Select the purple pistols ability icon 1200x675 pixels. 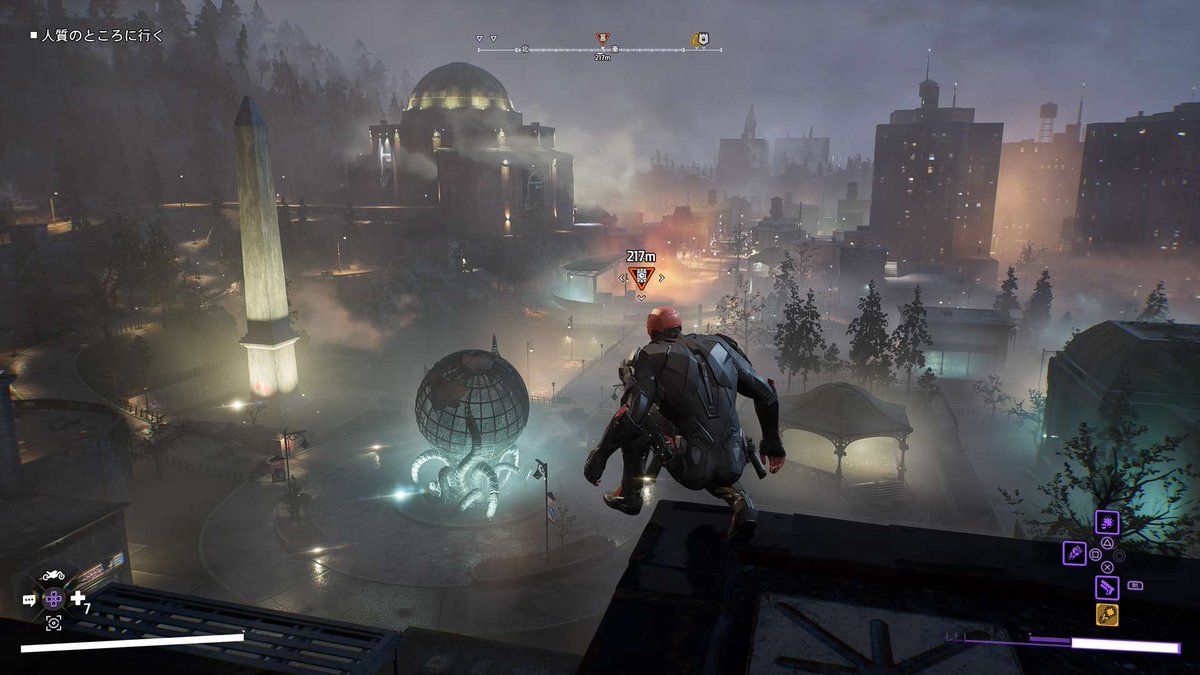pos(1107,586)
